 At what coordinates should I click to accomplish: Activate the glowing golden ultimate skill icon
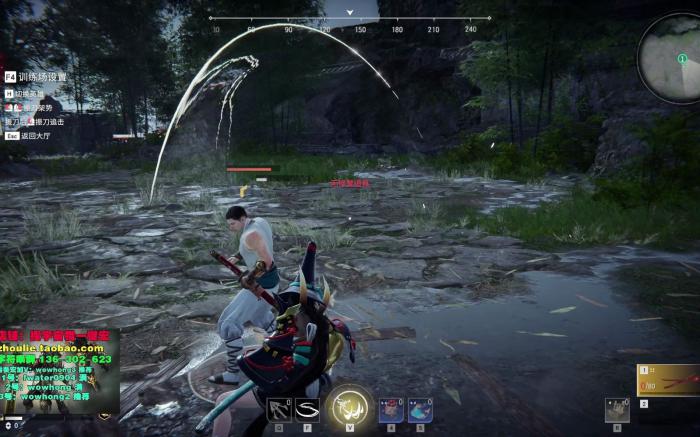click(350, 408)
